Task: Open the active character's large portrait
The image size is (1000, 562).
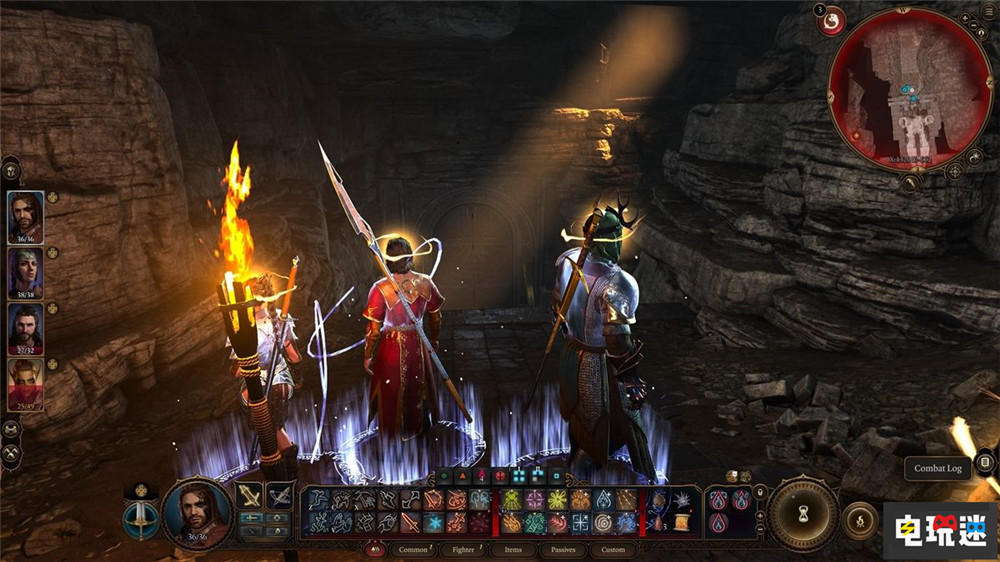Action: 196,513
